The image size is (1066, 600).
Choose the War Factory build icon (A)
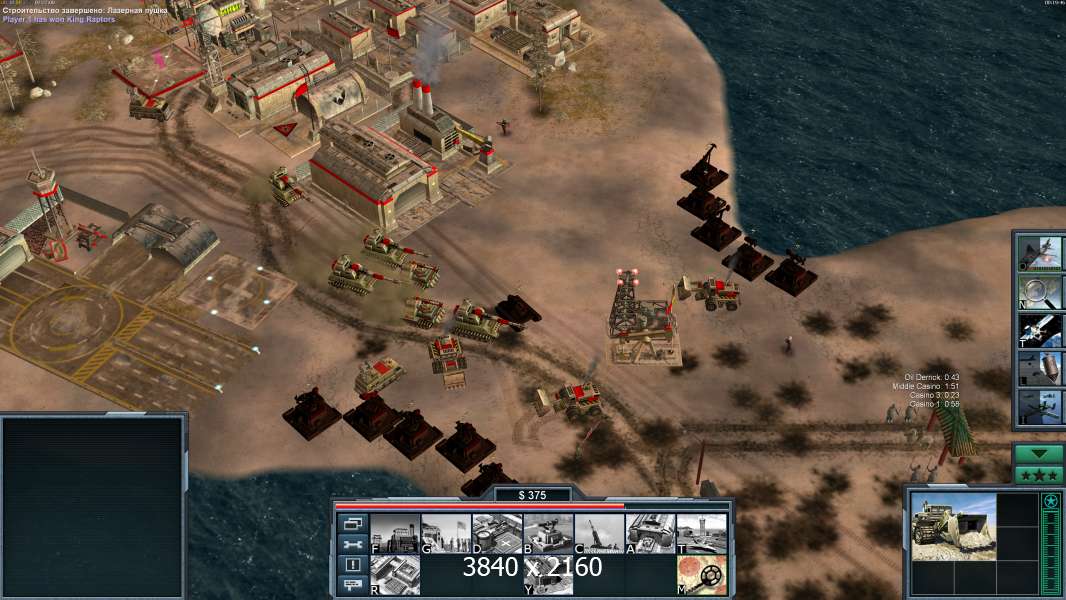(650, 534)
